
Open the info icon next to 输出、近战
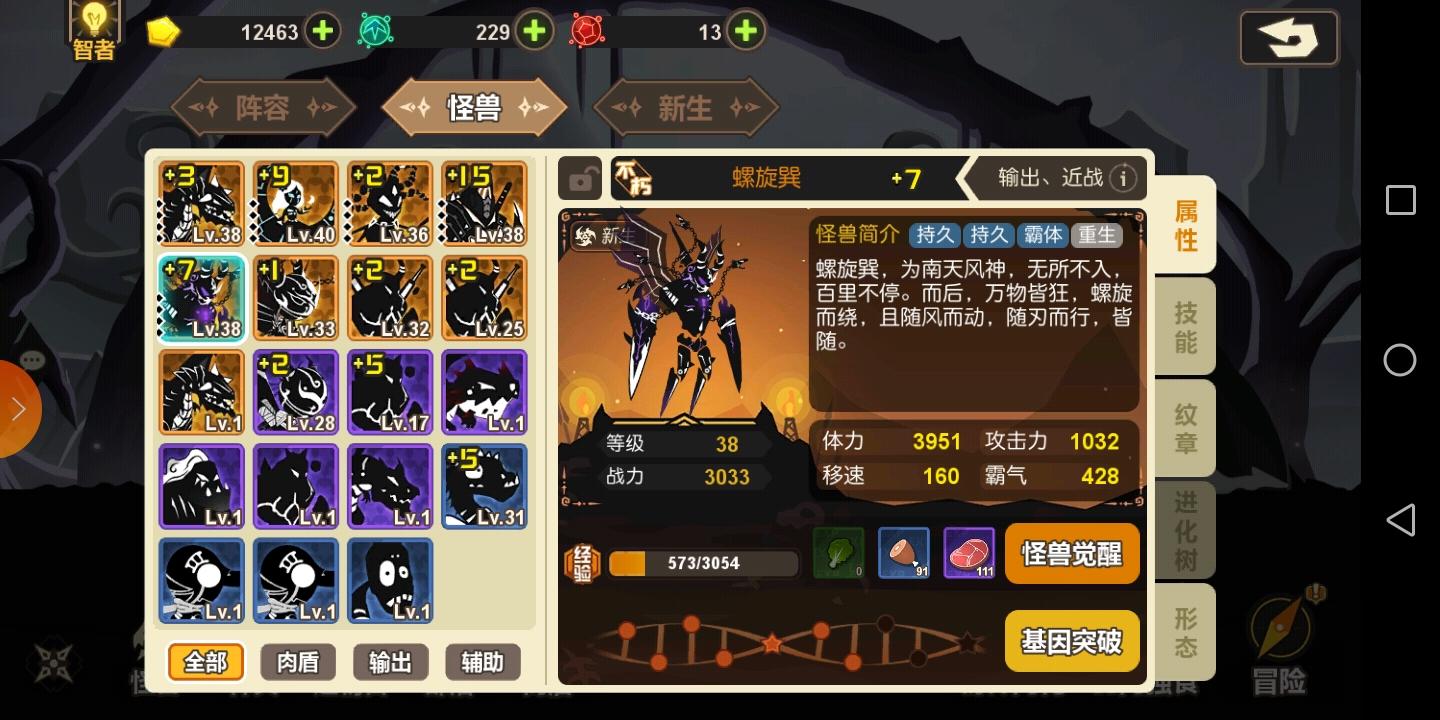coord(1124,178)
